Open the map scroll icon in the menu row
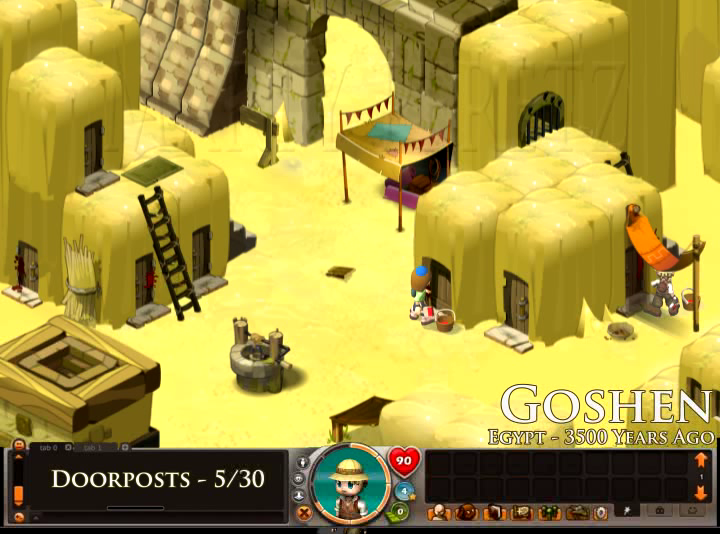This screenshot has height=534, width=720. coord(520,513)
